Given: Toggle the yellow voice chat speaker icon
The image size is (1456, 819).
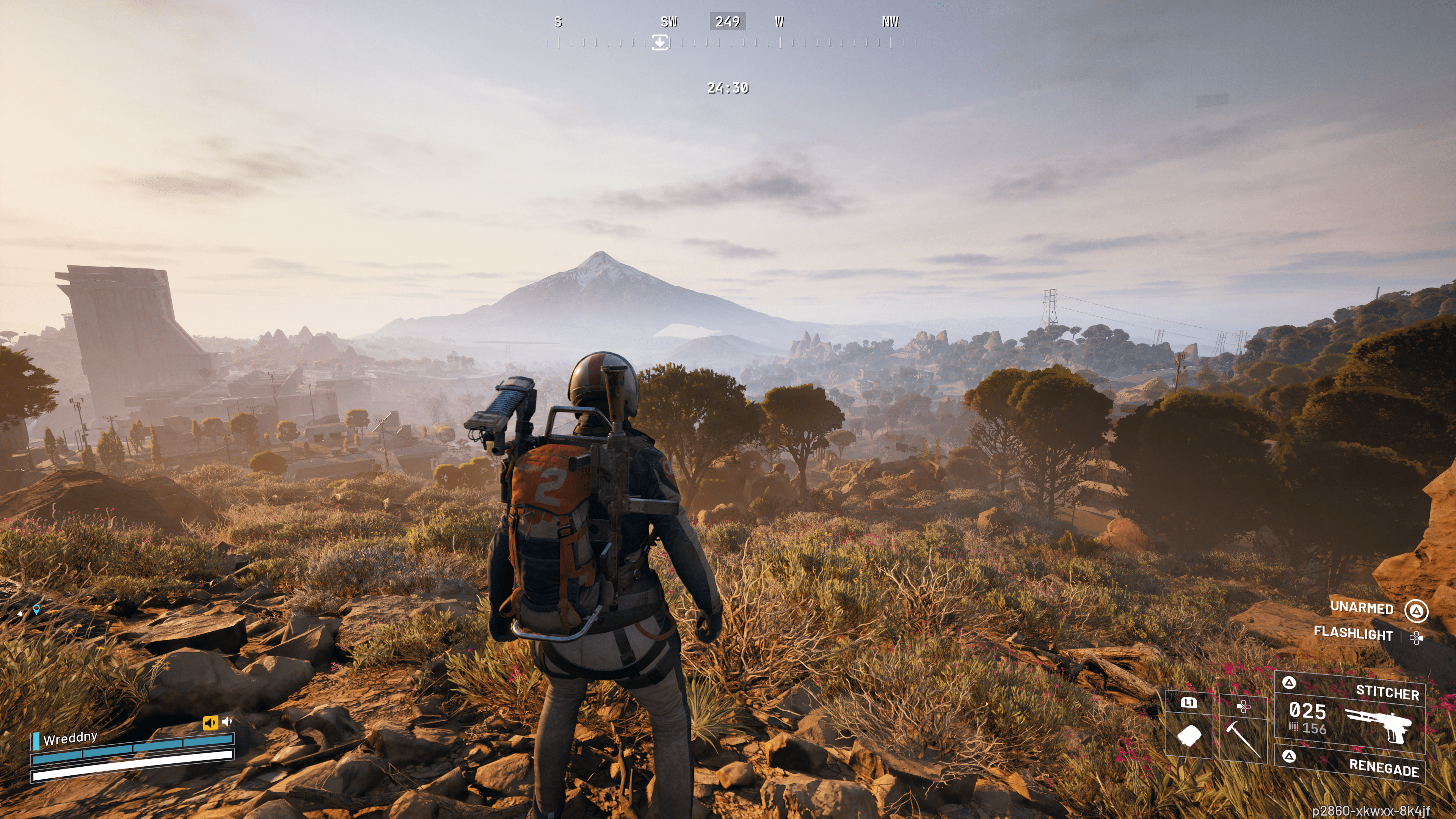Looking at the screenshot, I should point(210,723).
